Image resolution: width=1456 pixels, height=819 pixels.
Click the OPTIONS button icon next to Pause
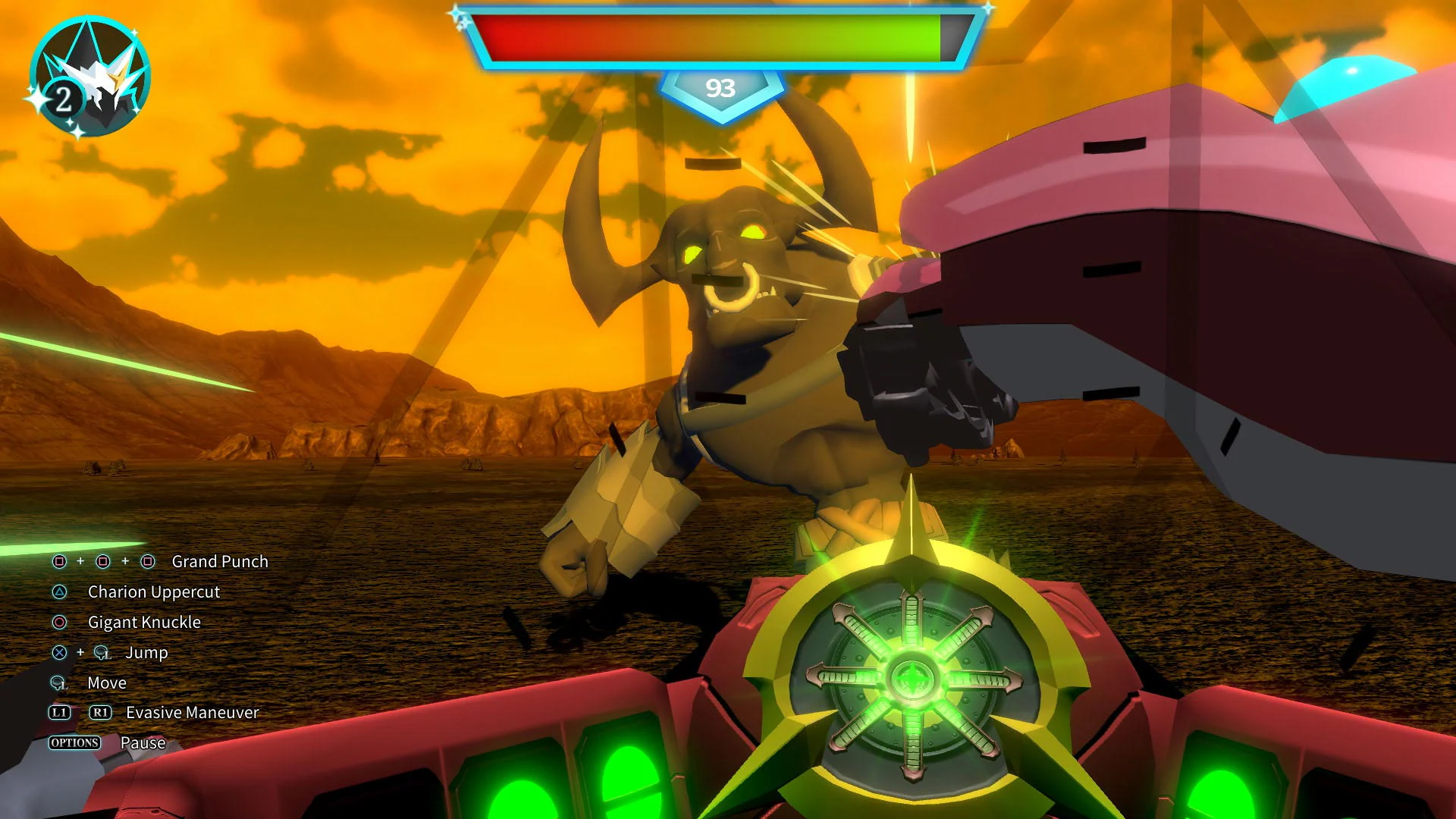coord(74,742)
